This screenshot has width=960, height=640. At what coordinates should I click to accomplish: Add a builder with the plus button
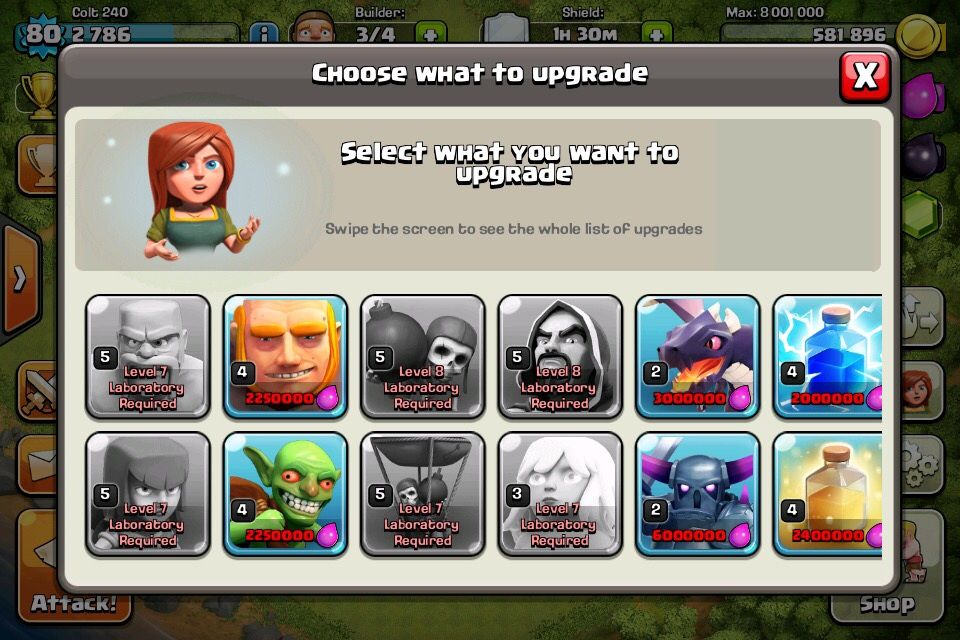click(430, 34)
